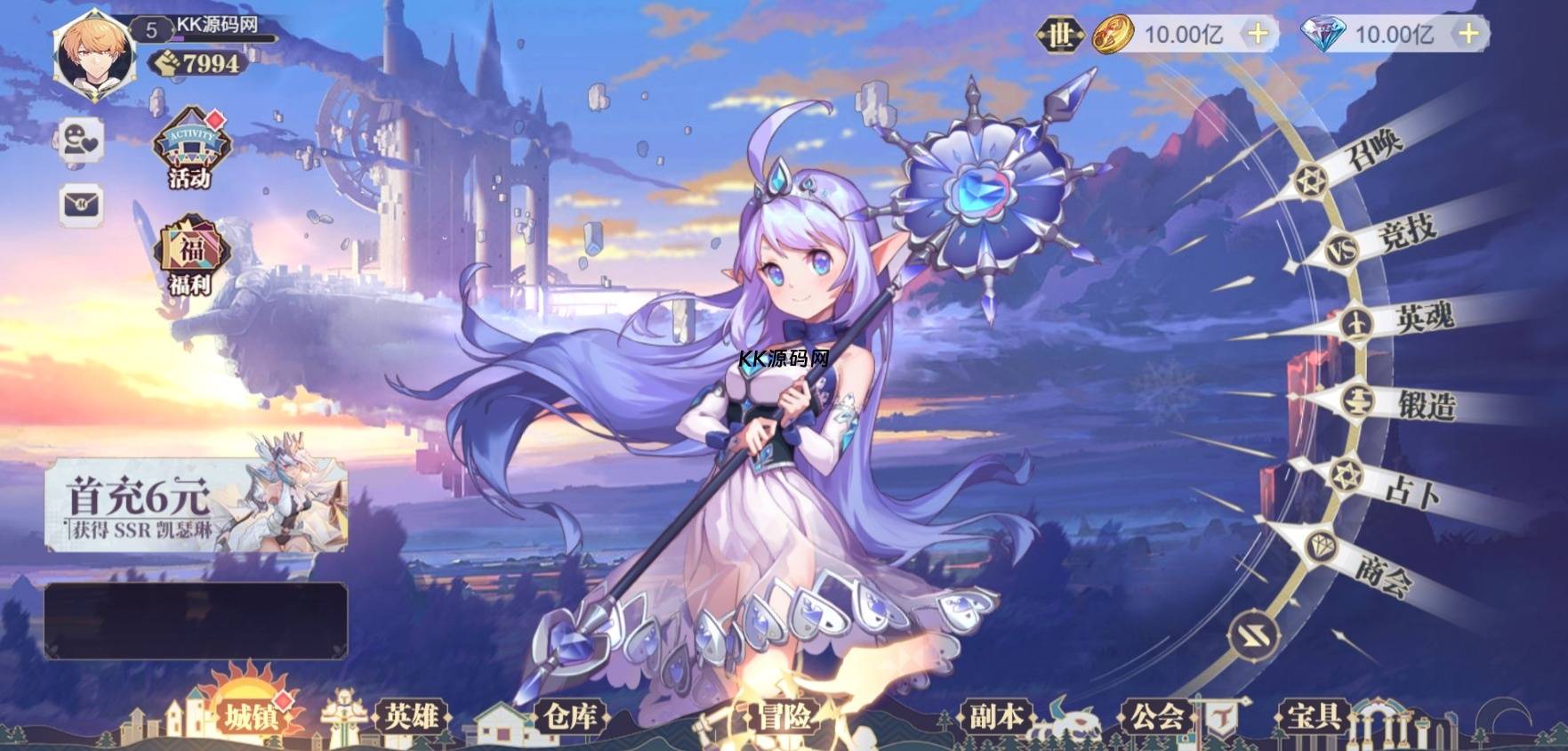Image resolution: width=1568 pixels, height=751 pixels.
Task: Open the 仓库 warehouse tab
Action: click(x=569, y=716)
